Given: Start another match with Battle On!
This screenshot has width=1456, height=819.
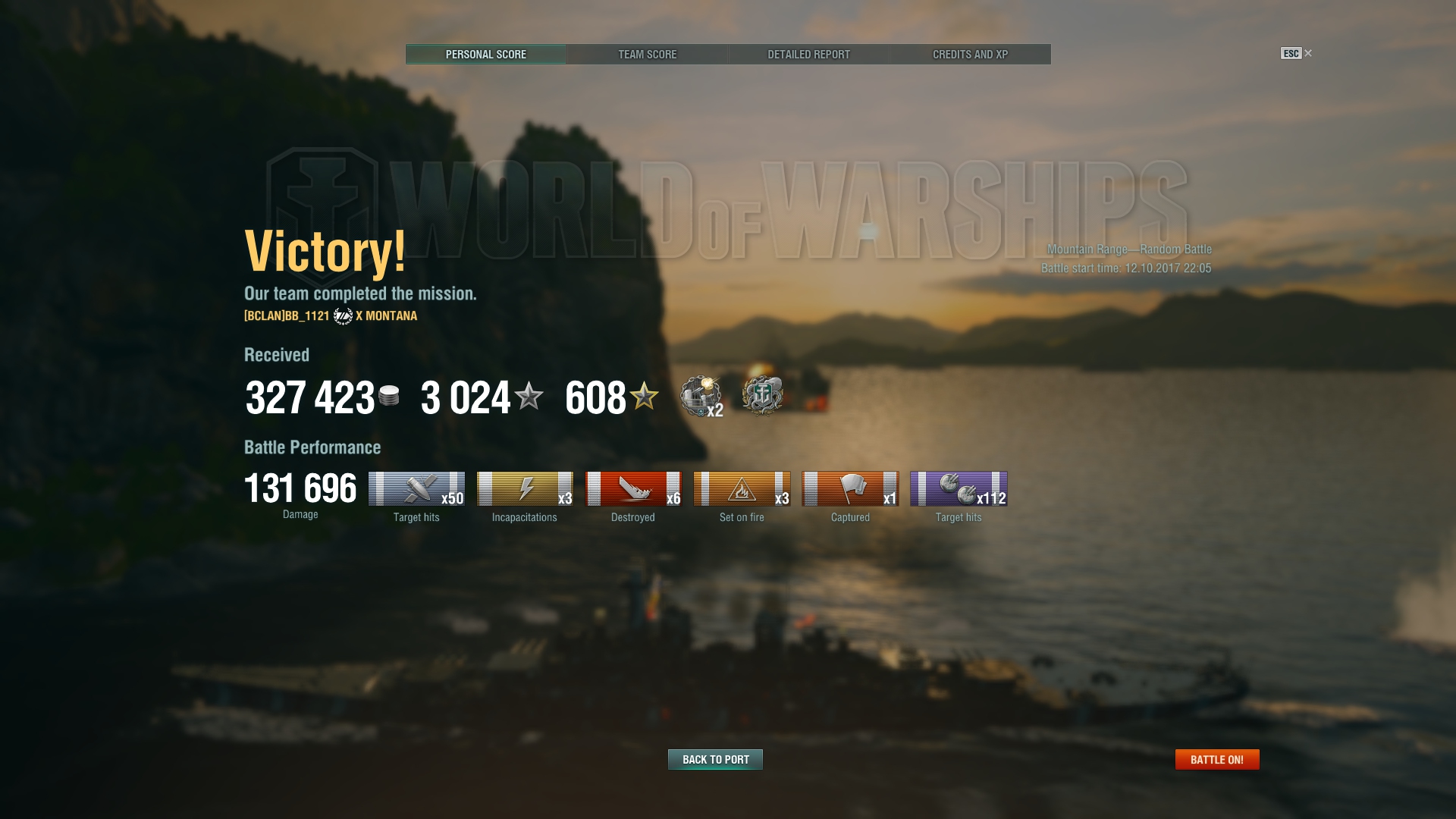Looking at the screenshot, I should (1216, 759).
